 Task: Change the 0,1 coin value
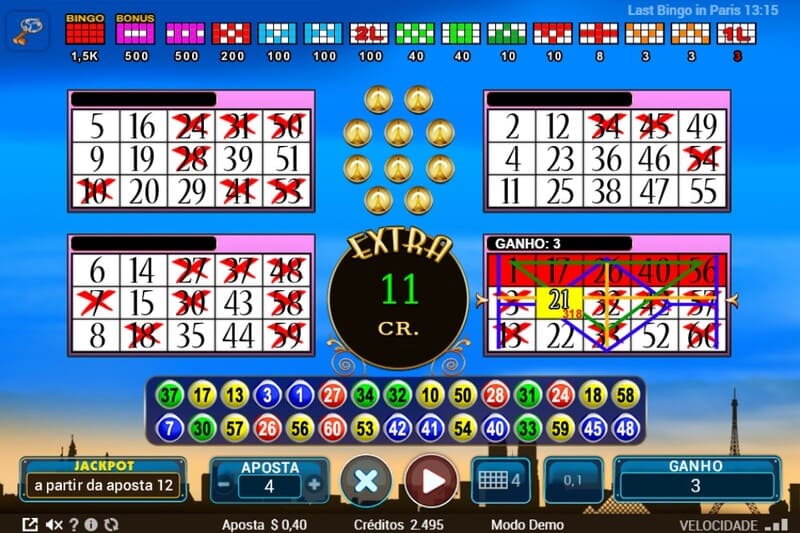[573, 481]
